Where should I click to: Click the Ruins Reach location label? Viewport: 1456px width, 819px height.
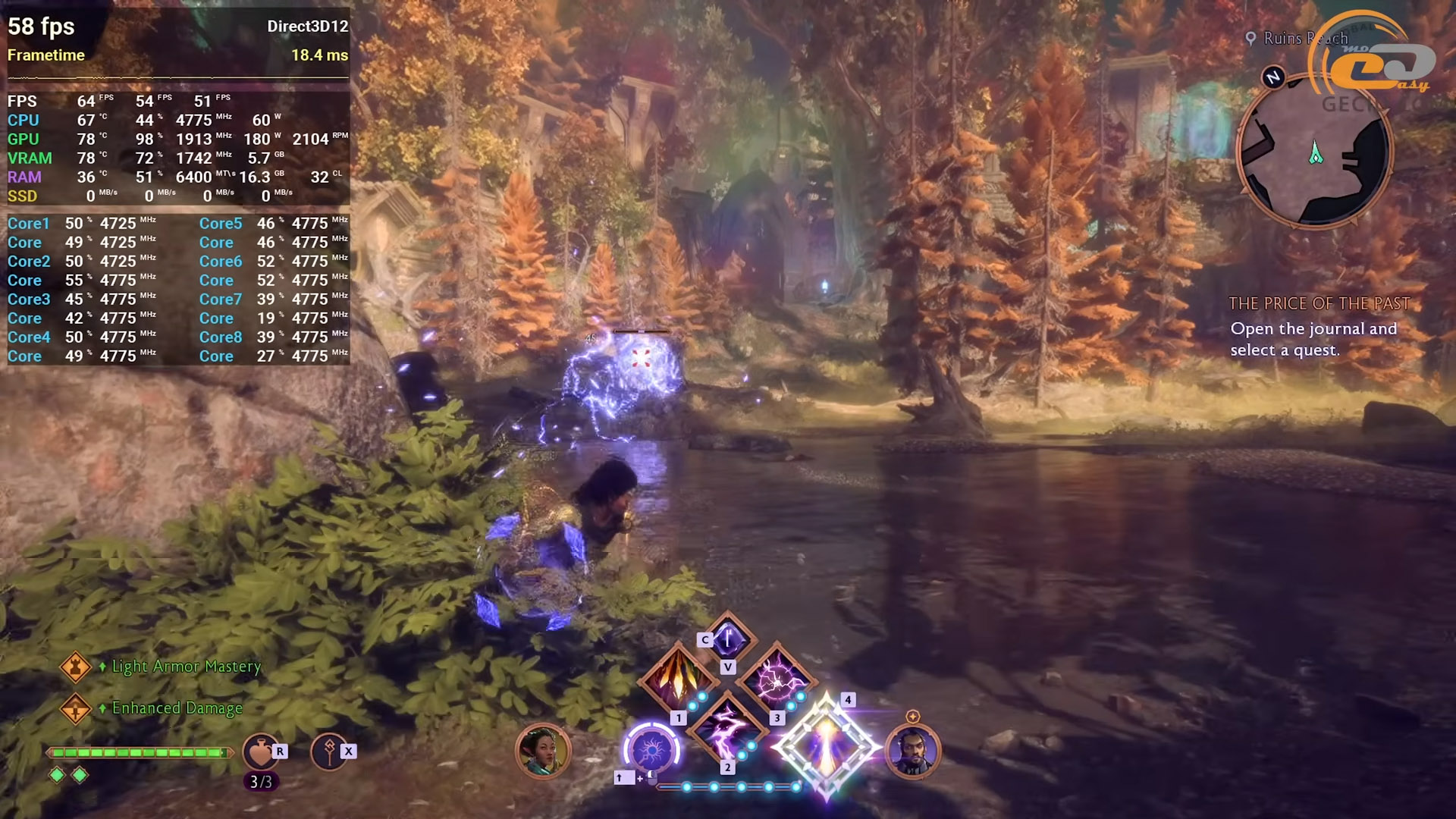point(1304,38)
